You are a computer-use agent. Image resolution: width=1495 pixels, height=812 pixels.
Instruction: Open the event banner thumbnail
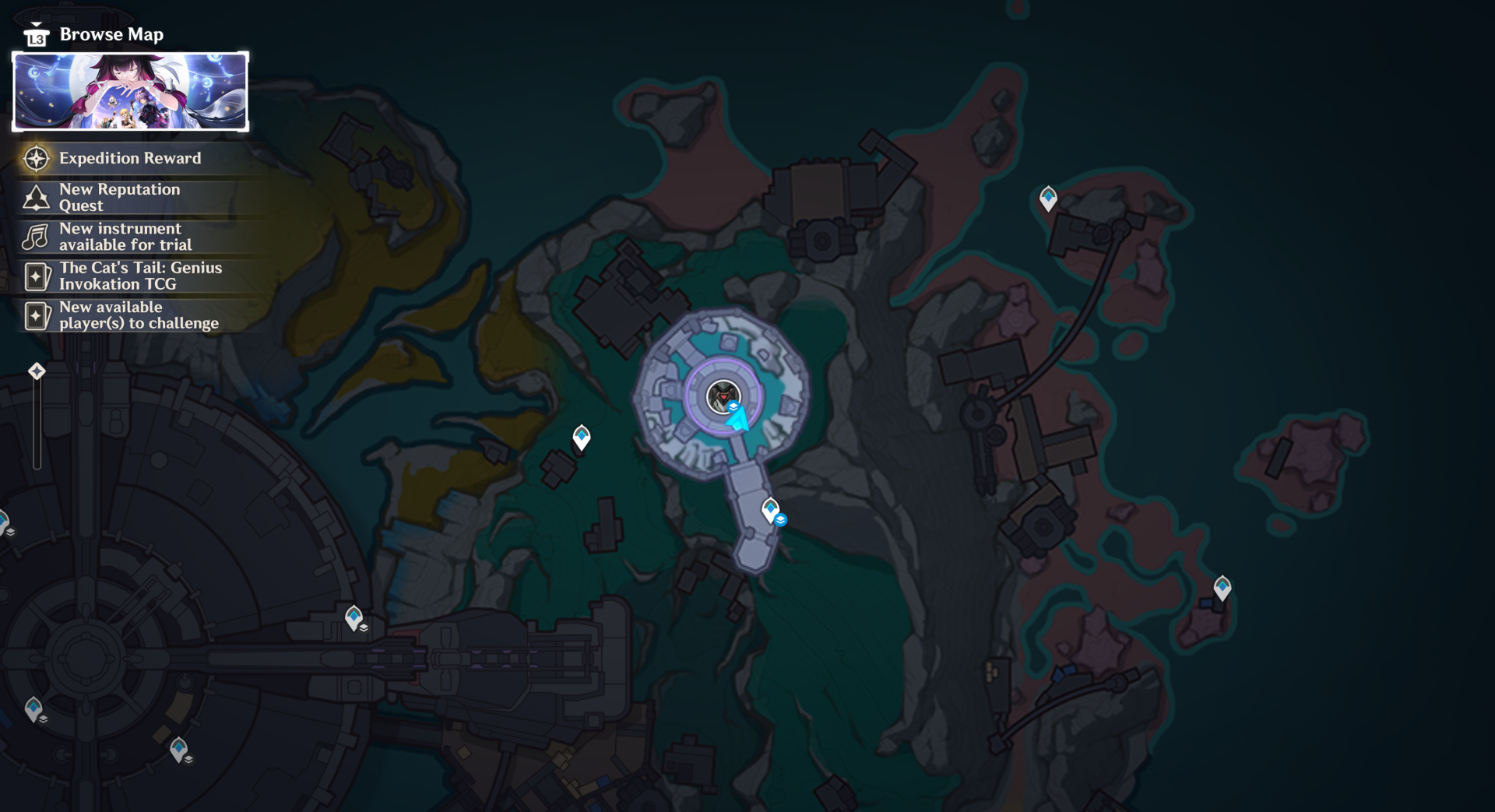131,91
